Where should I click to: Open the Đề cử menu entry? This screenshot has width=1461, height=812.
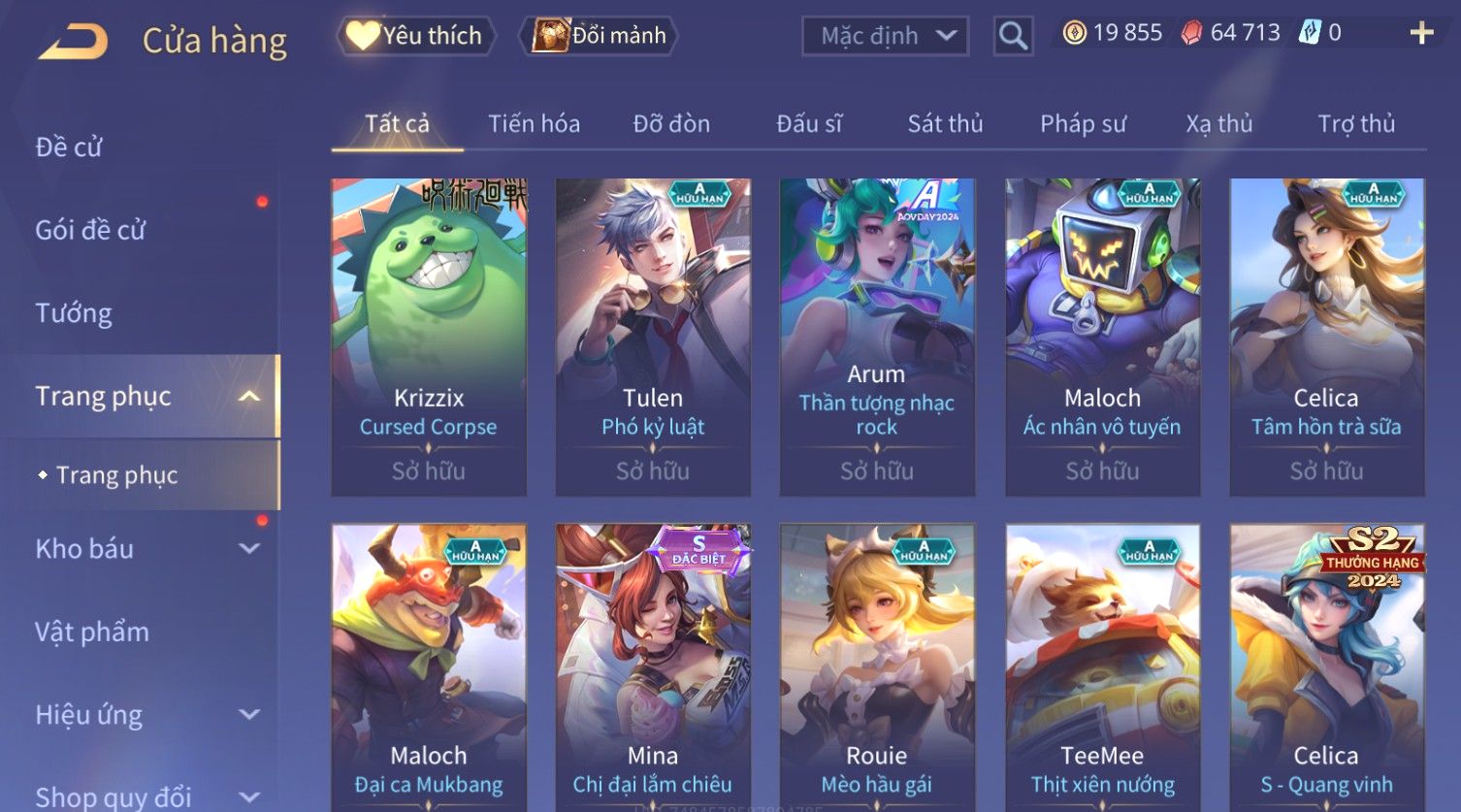[x=69, y=147]
